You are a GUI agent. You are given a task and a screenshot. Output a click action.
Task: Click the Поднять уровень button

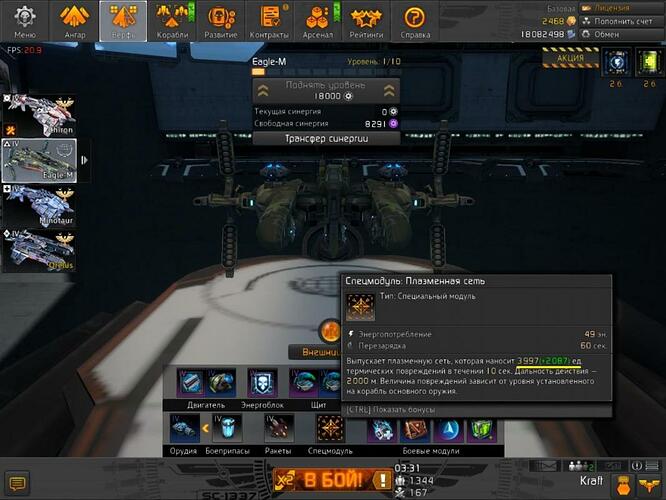click(326, 90)
